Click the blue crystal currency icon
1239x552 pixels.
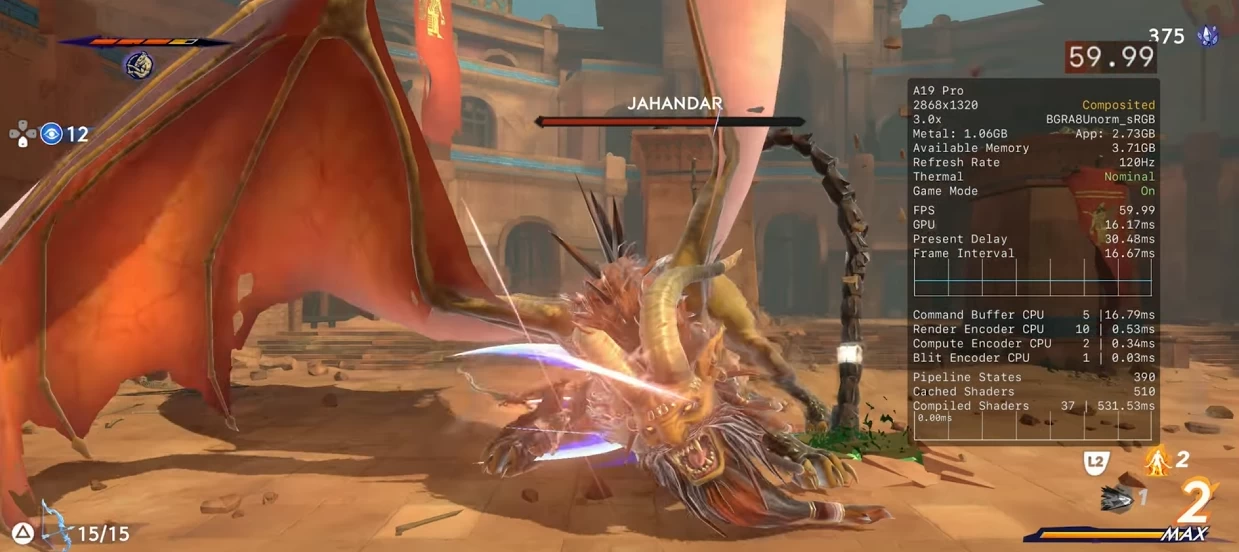tap(1207, 37)
